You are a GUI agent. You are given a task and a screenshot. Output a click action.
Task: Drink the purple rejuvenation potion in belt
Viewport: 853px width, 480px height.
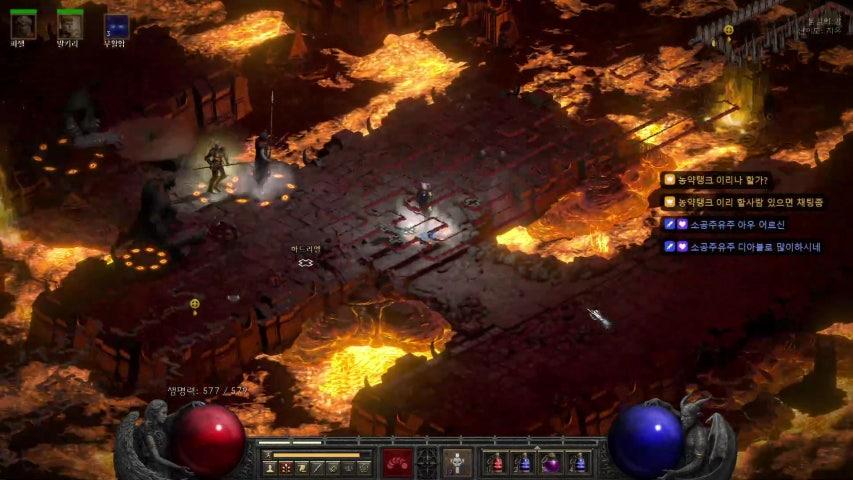(x=551, y=463)
